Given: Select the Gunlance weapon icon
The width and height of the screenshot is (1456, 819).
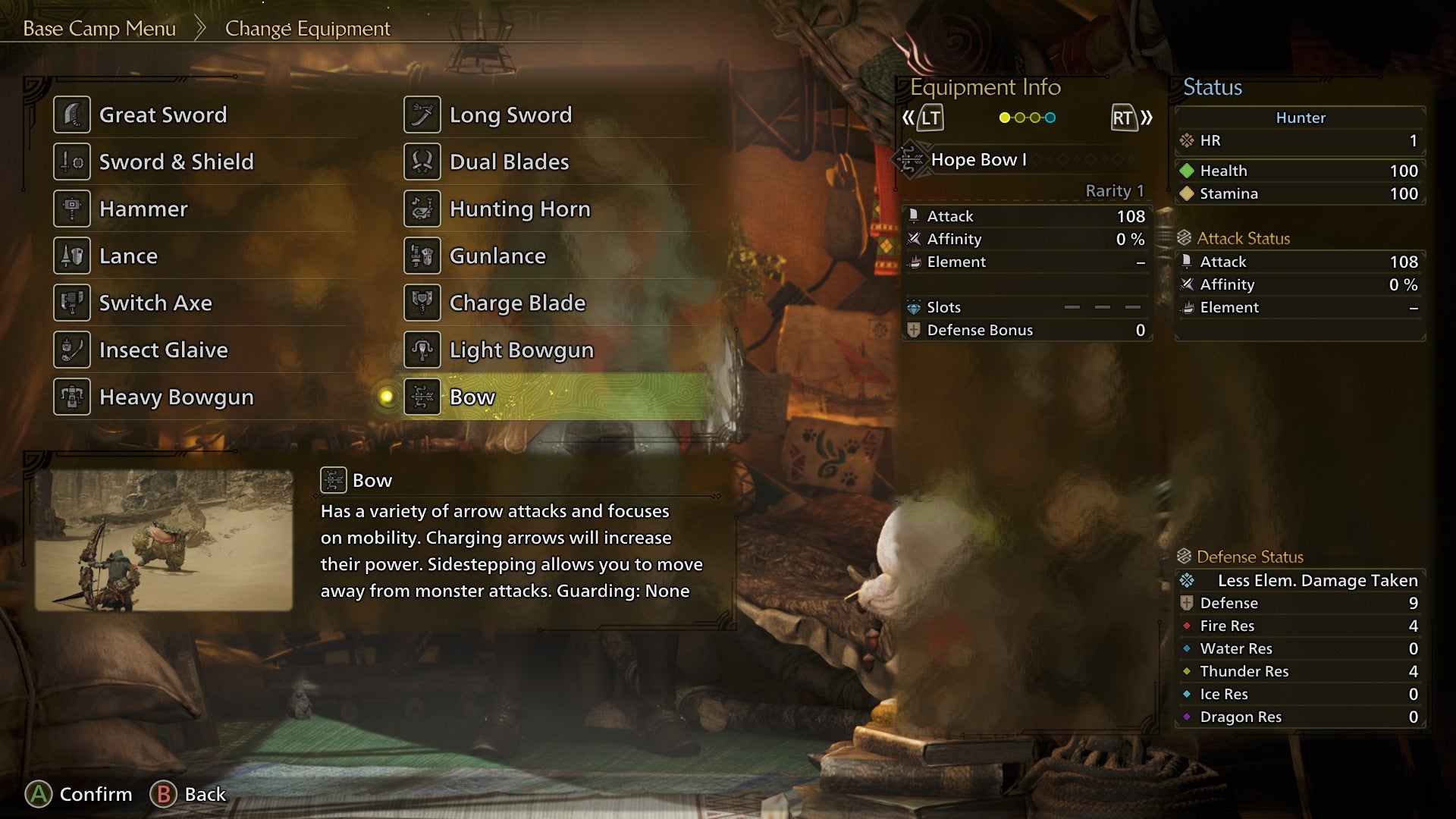Looking at the screenshot, I should (422, 256).
